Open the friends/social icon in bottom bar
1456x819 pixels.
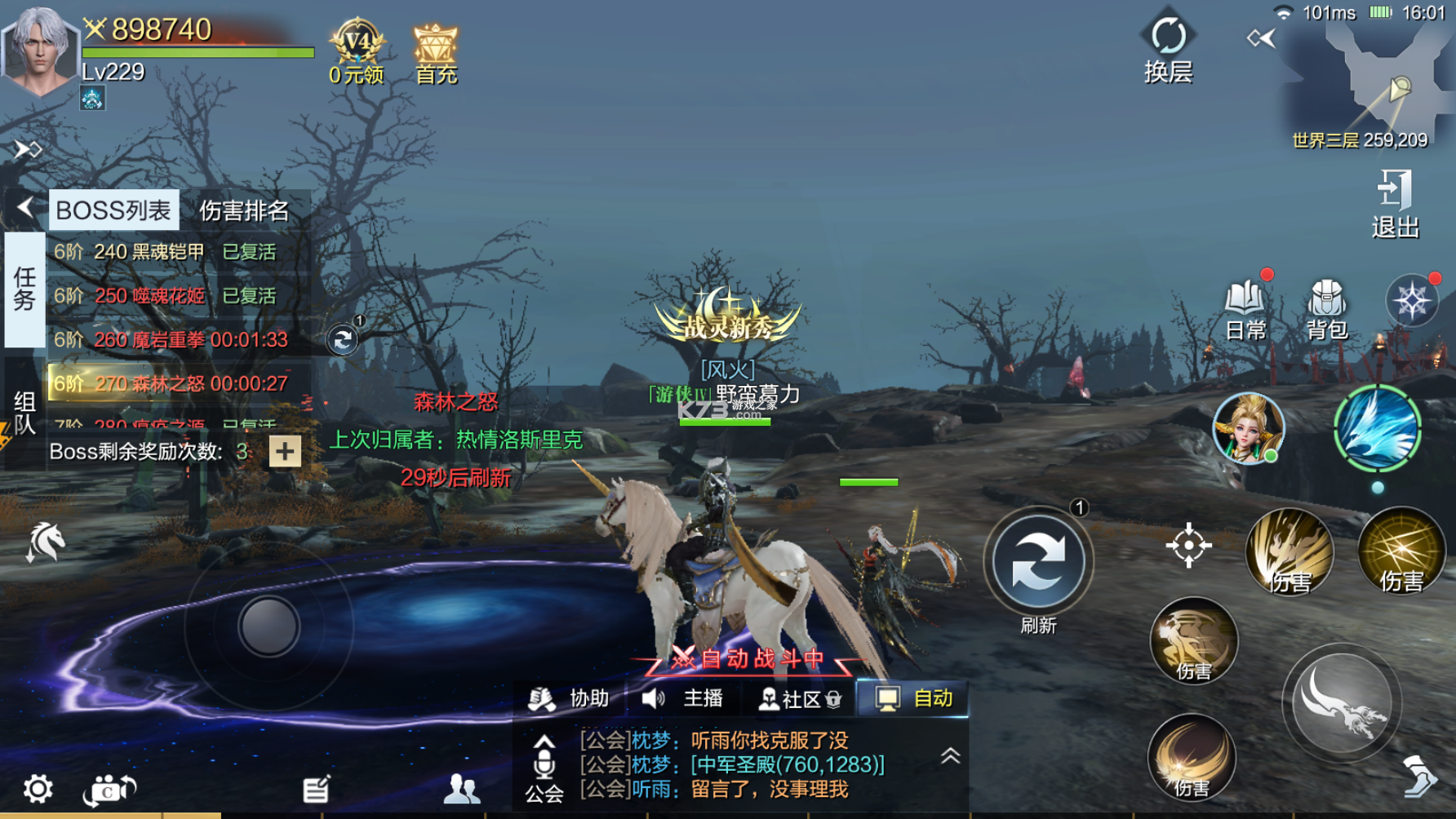tap(462, 788)
